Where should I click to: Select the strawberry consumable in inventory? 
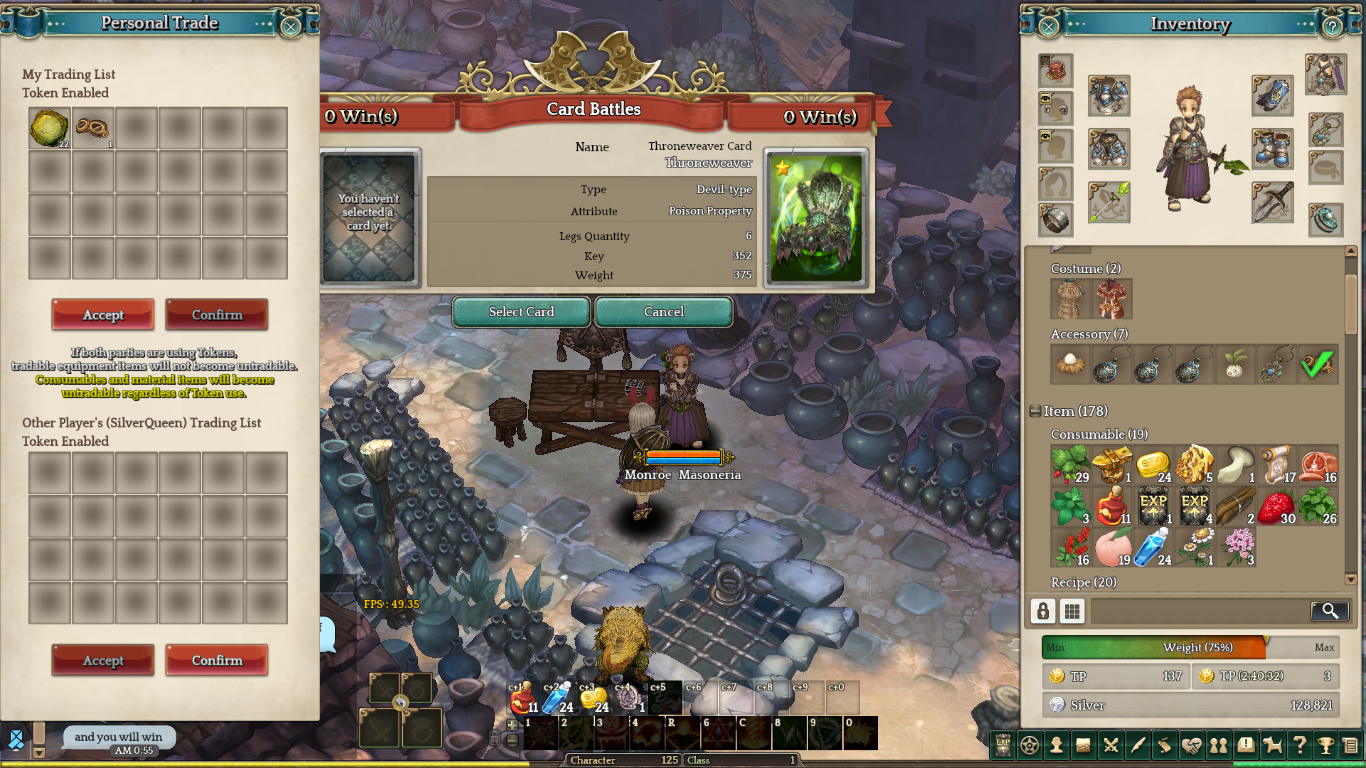1277,506
